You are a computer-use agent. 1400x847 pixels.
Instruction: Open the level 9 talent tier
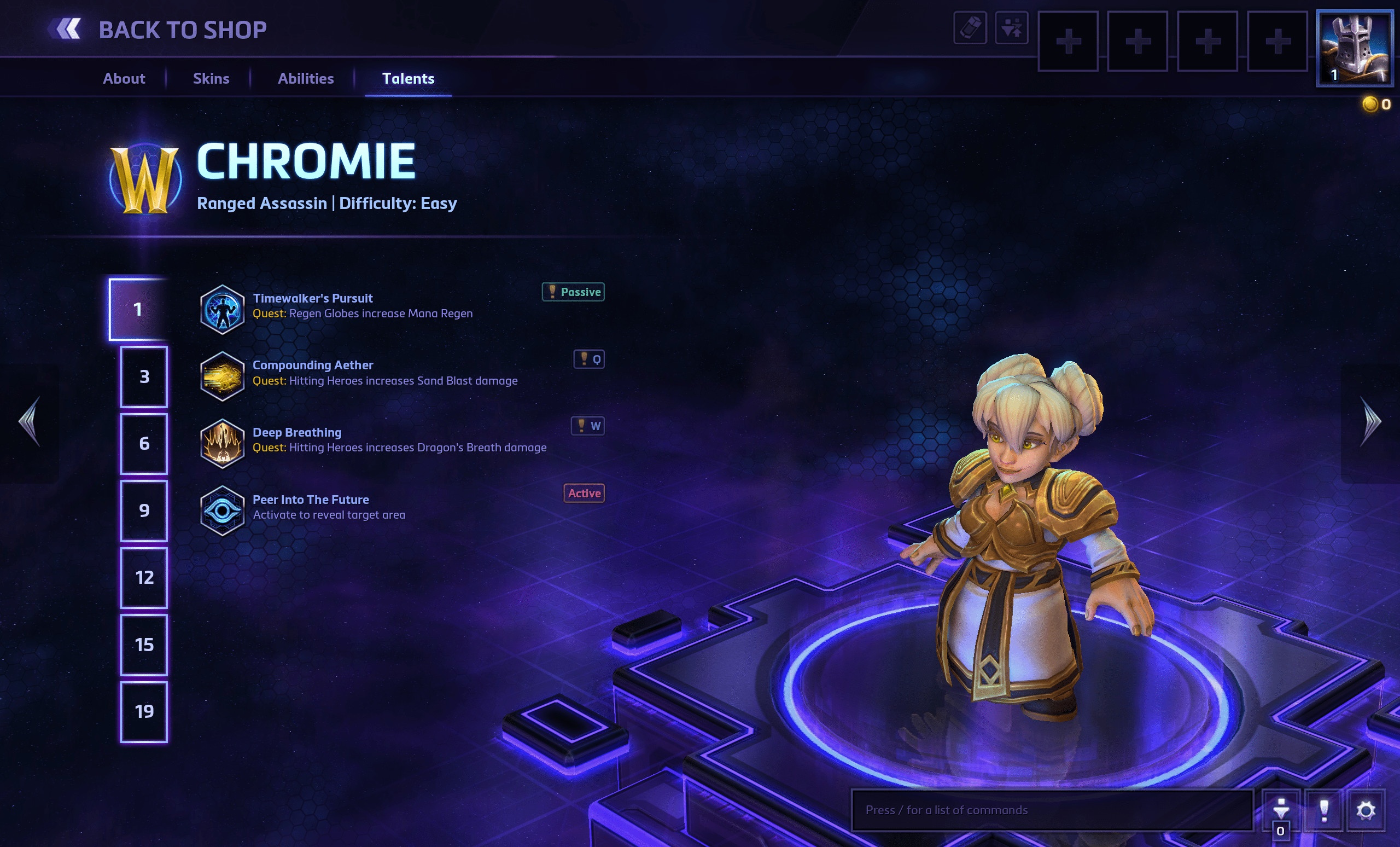coord(144,510)
